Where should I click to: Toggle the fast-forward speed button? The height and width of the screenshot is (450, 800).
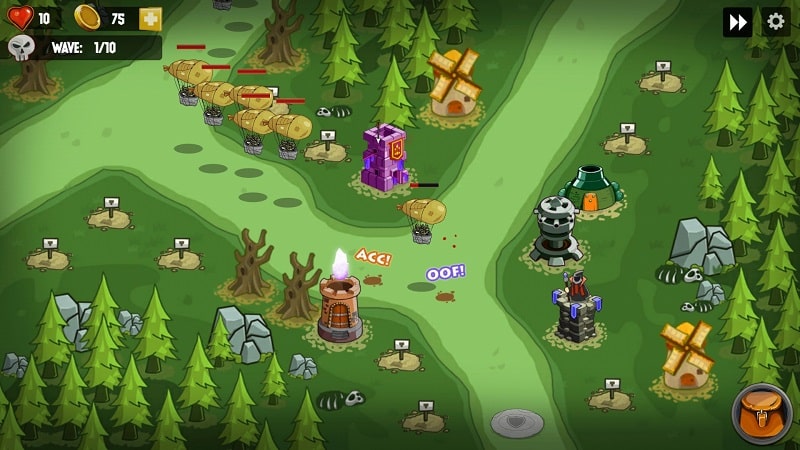coord(738,22)
